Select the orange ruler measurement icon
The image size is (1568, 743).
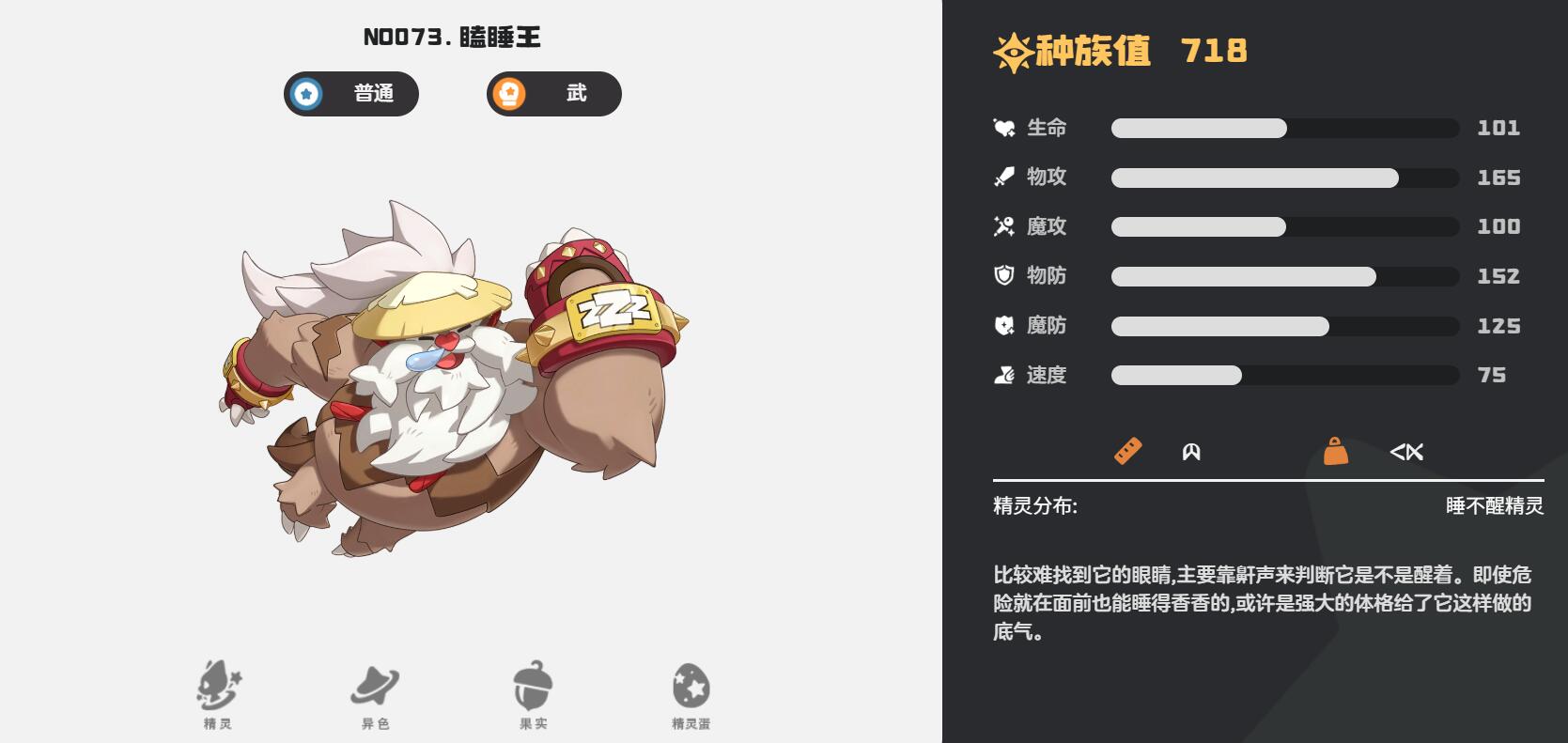pos(1127,452)
